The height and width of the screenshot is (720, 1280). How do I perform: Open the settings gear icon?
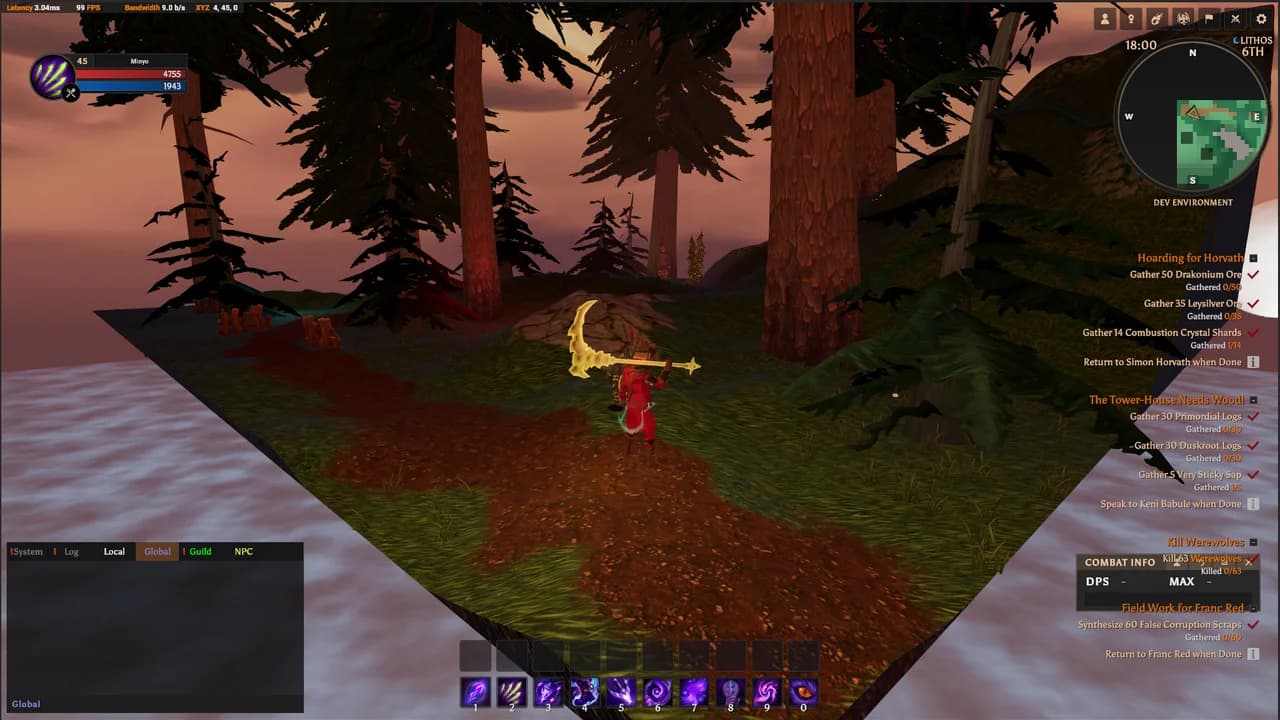pyautogui.click(x=1261, y=19)
